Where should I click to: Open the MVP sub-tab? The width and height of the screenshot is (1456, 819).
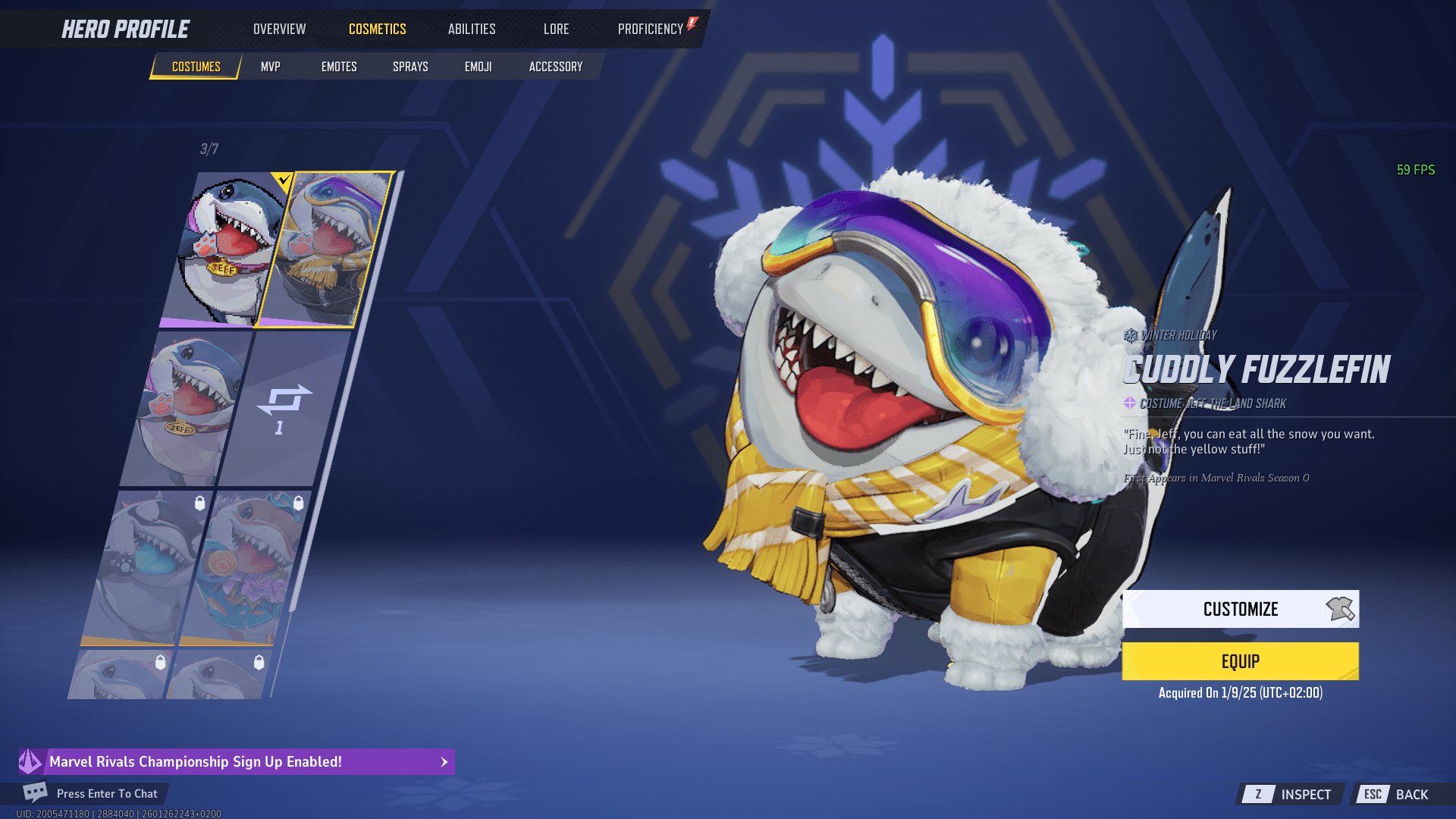[270, 67]
